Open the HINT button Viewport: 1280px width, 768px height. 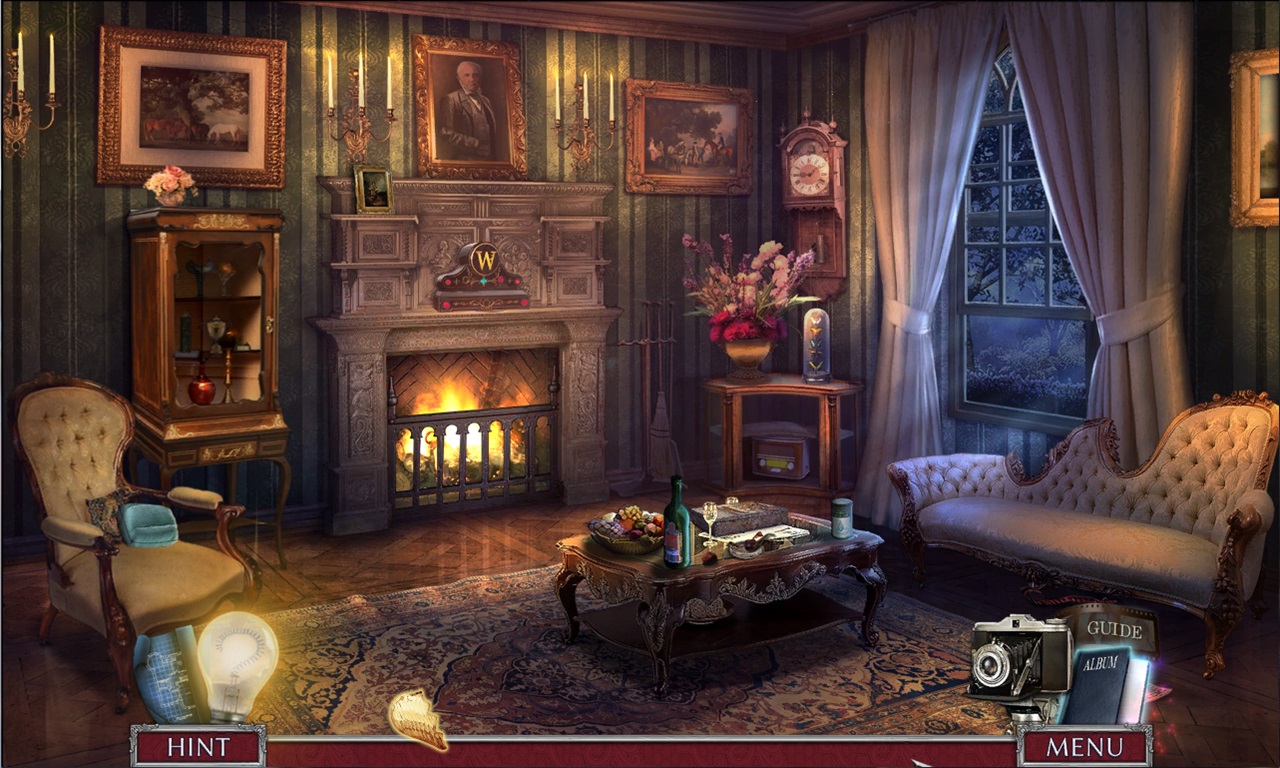pos(198,746)
